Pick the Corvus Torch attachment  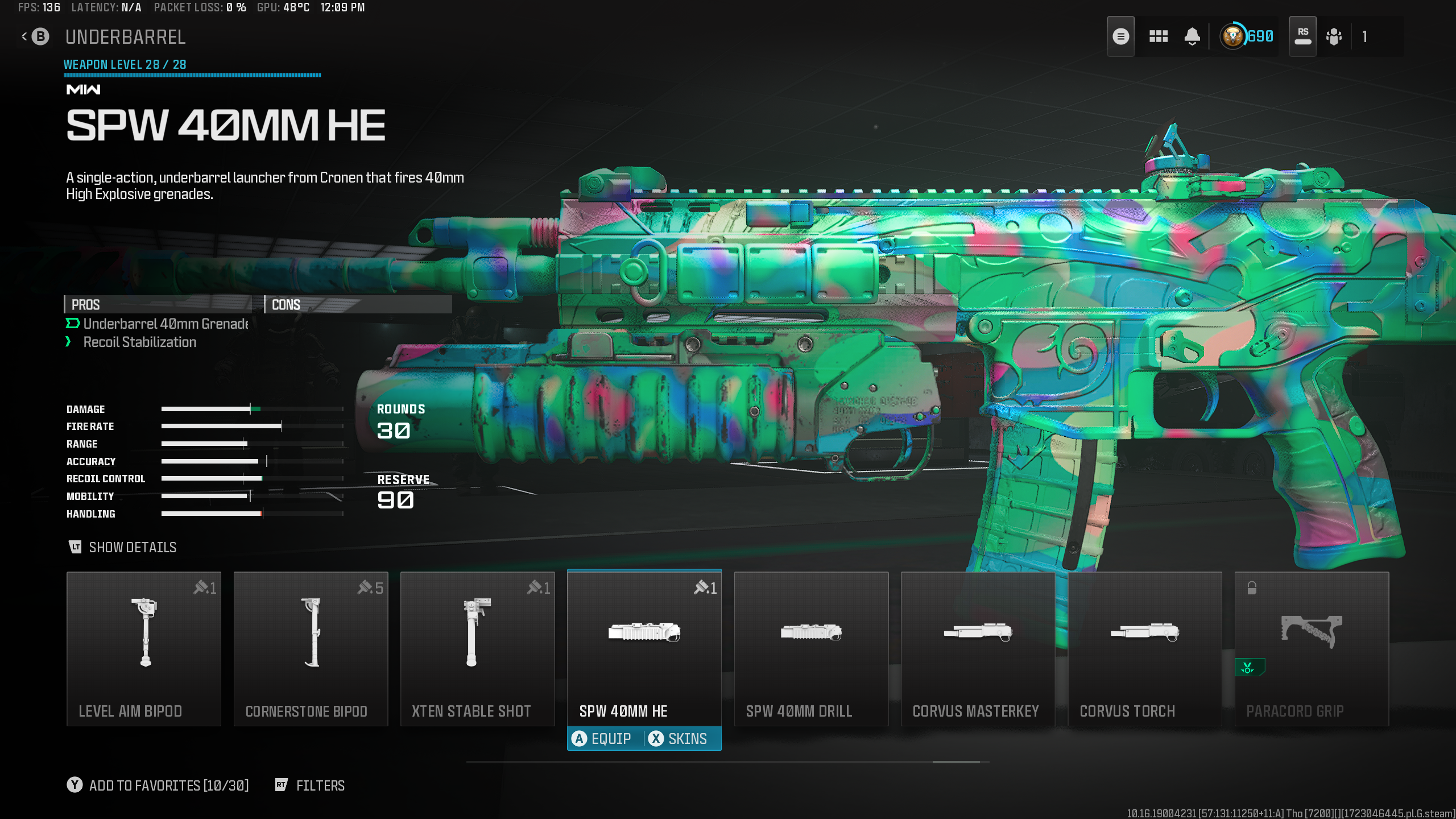1144,648
